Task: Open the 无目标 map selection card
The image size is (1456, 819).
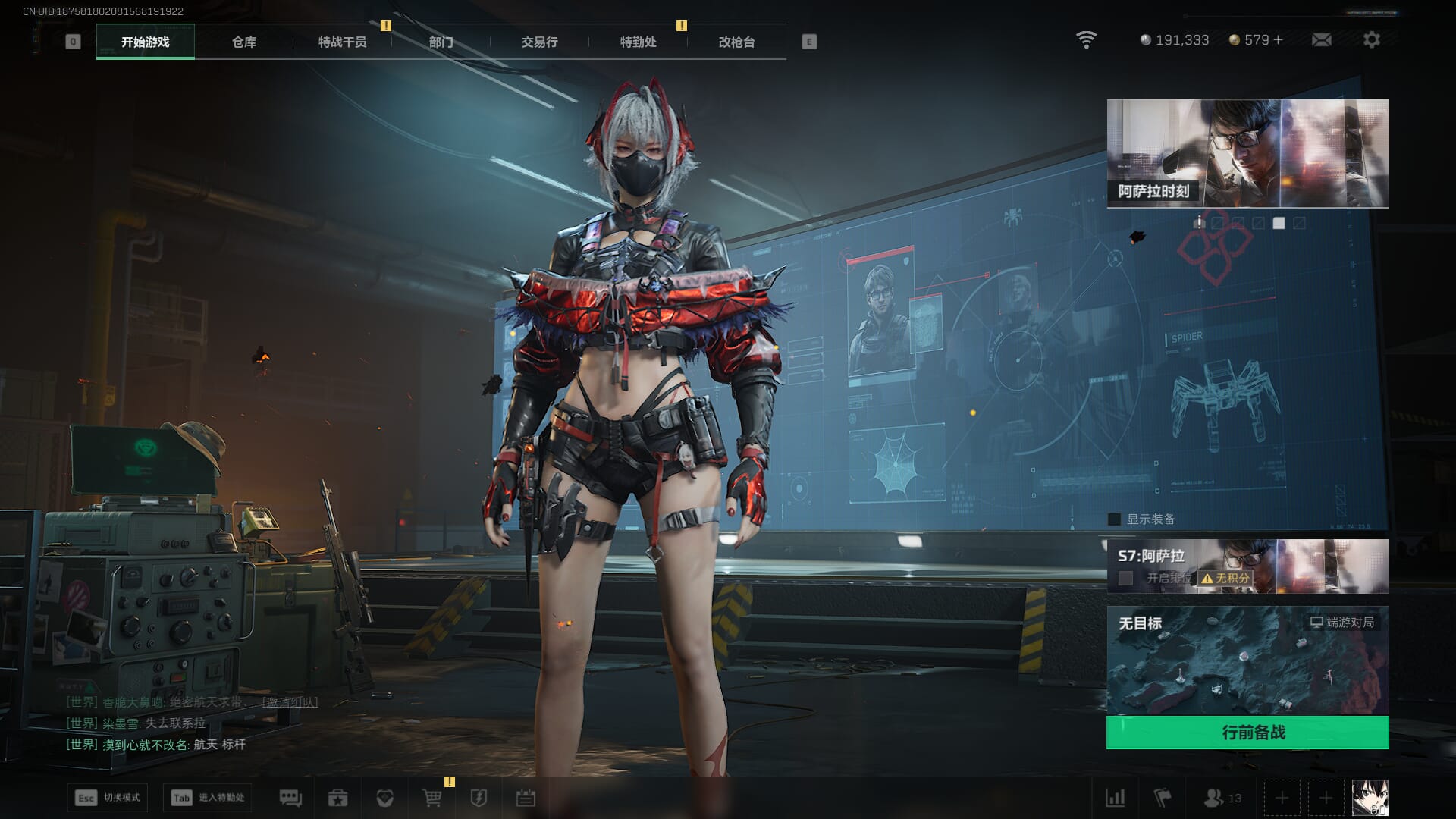Action: click(x=1247, y=660)
